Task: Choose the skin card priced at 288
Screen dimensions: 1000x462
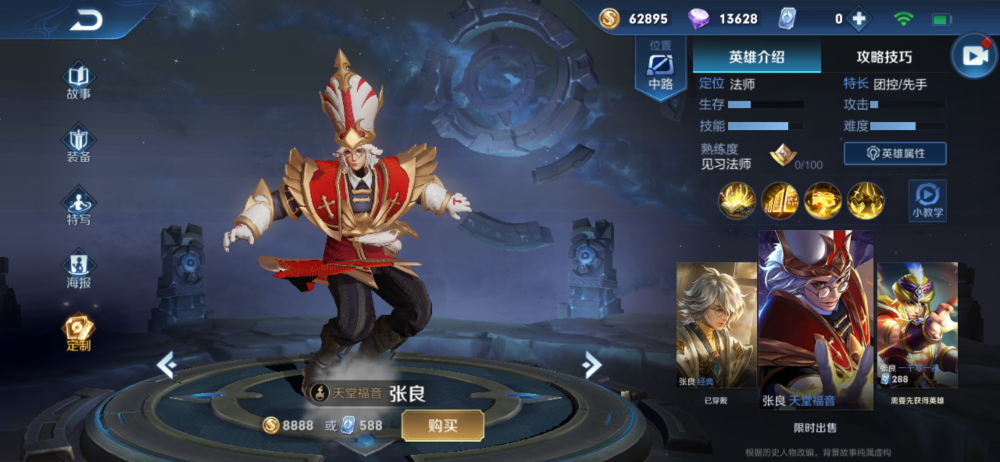Action: coord(917,330)
